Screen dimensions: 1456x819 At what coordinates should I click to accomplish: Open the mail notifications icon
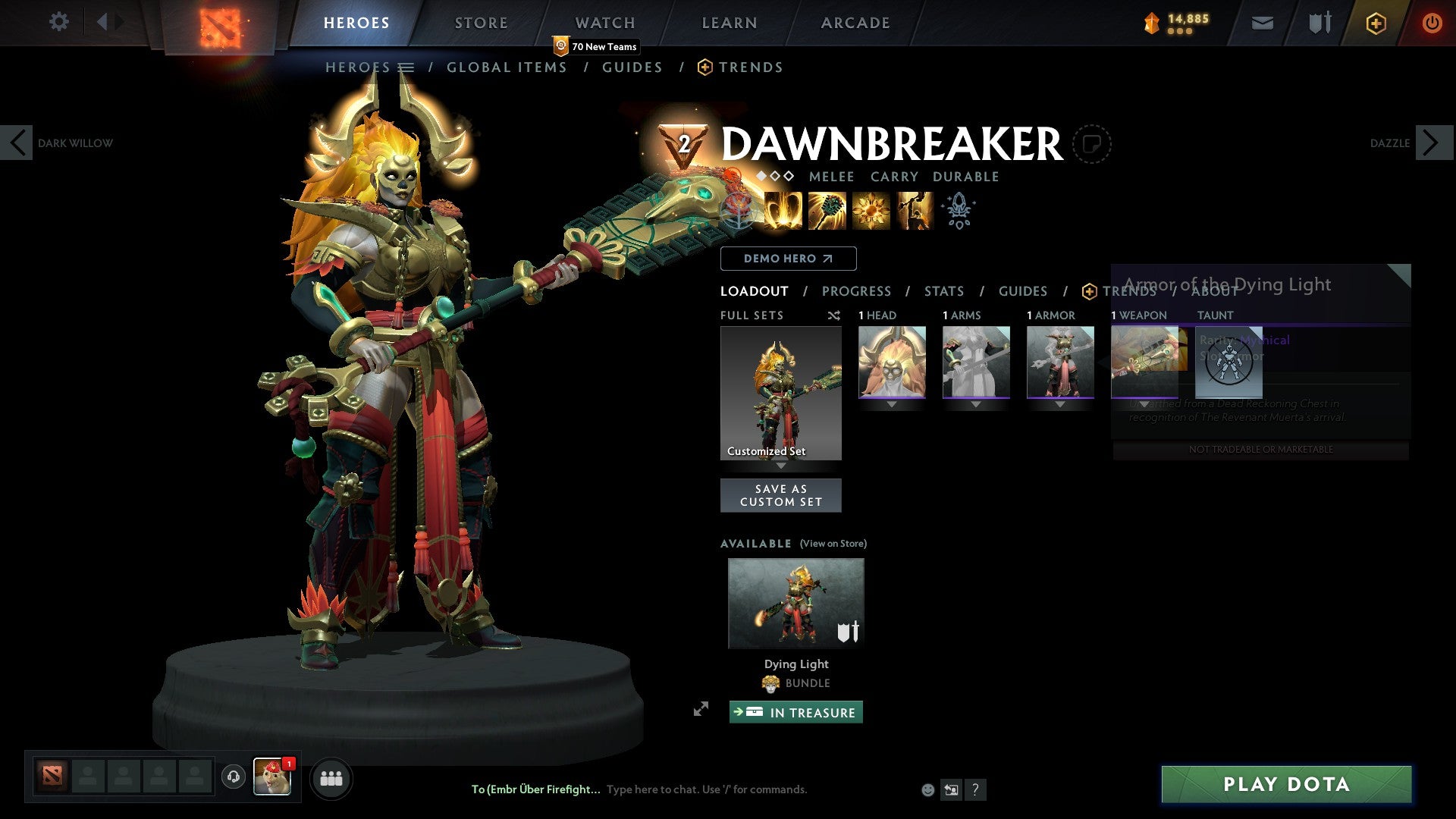[1261, 23]
